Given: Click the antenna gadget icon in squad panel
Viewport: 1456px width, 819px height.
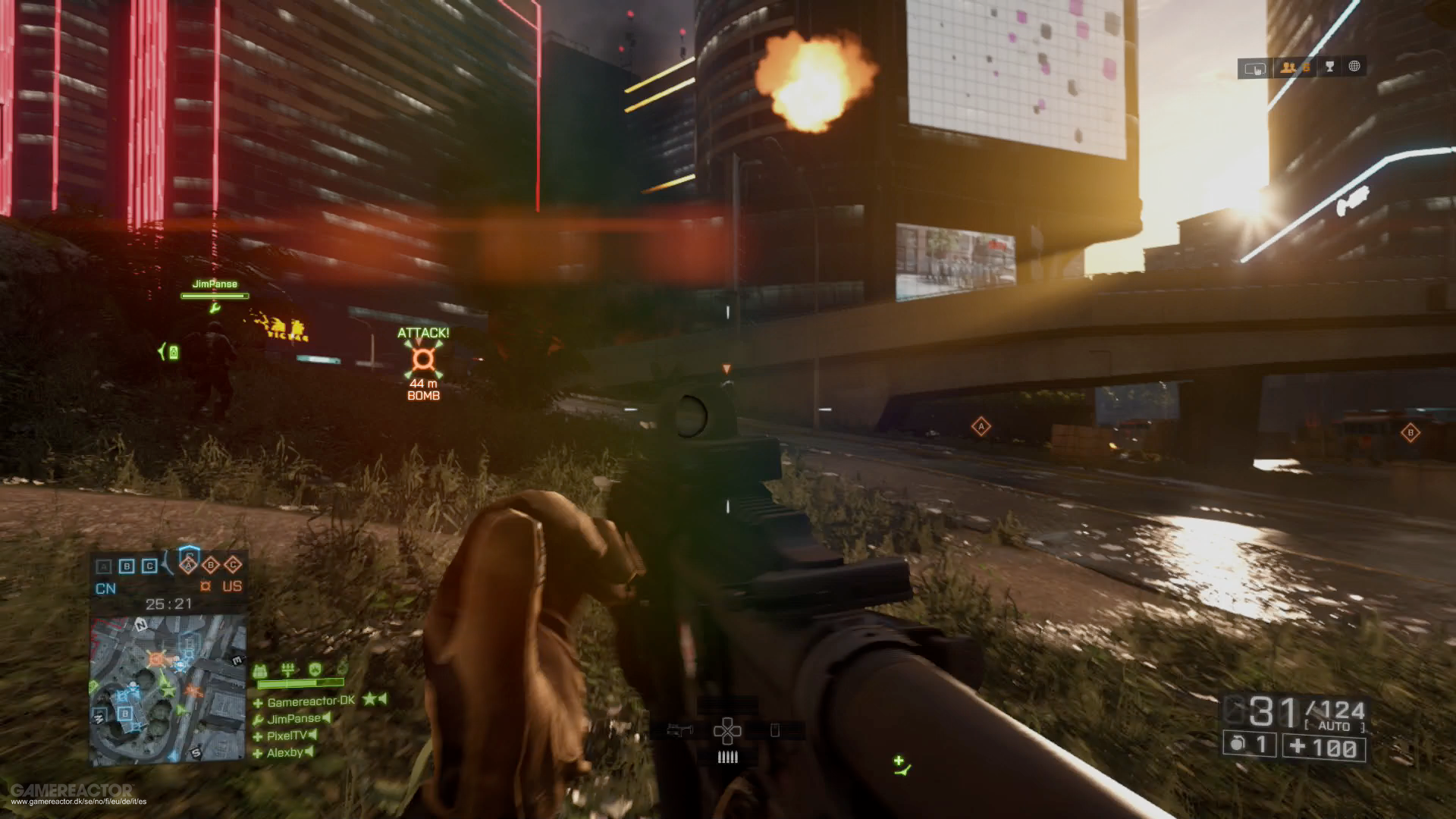Looking at the screenshot, I should coord(288,670).
